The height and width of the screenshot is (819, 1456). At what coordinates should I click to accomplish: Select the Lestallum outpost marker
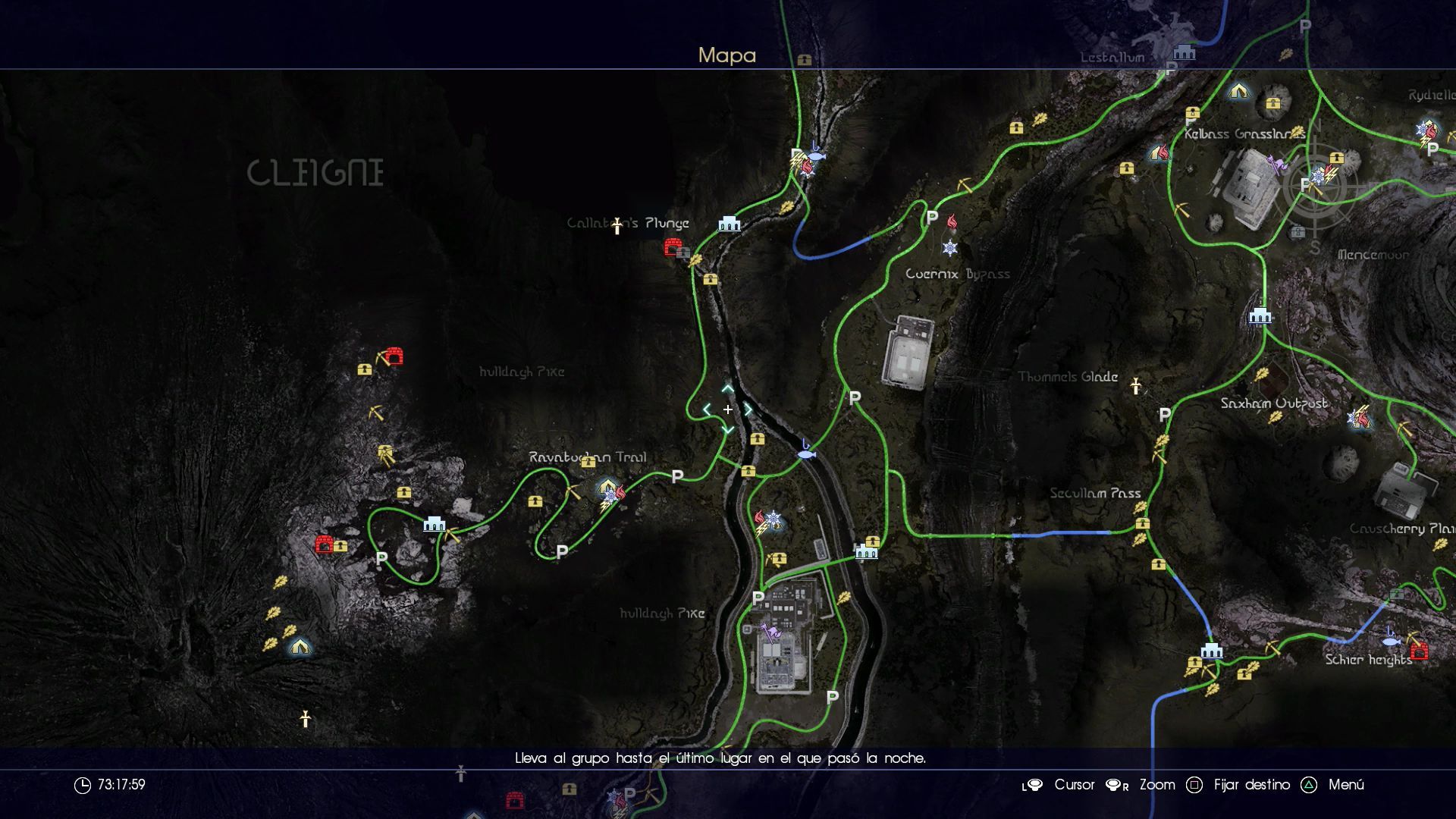1184,52
